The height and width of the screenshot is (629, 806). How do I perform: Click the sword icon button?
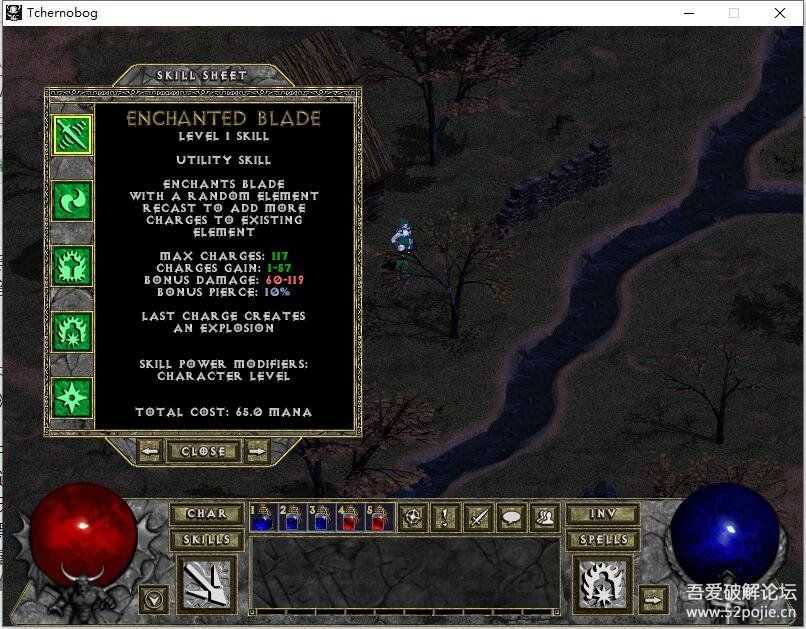[x=479, y=517]
